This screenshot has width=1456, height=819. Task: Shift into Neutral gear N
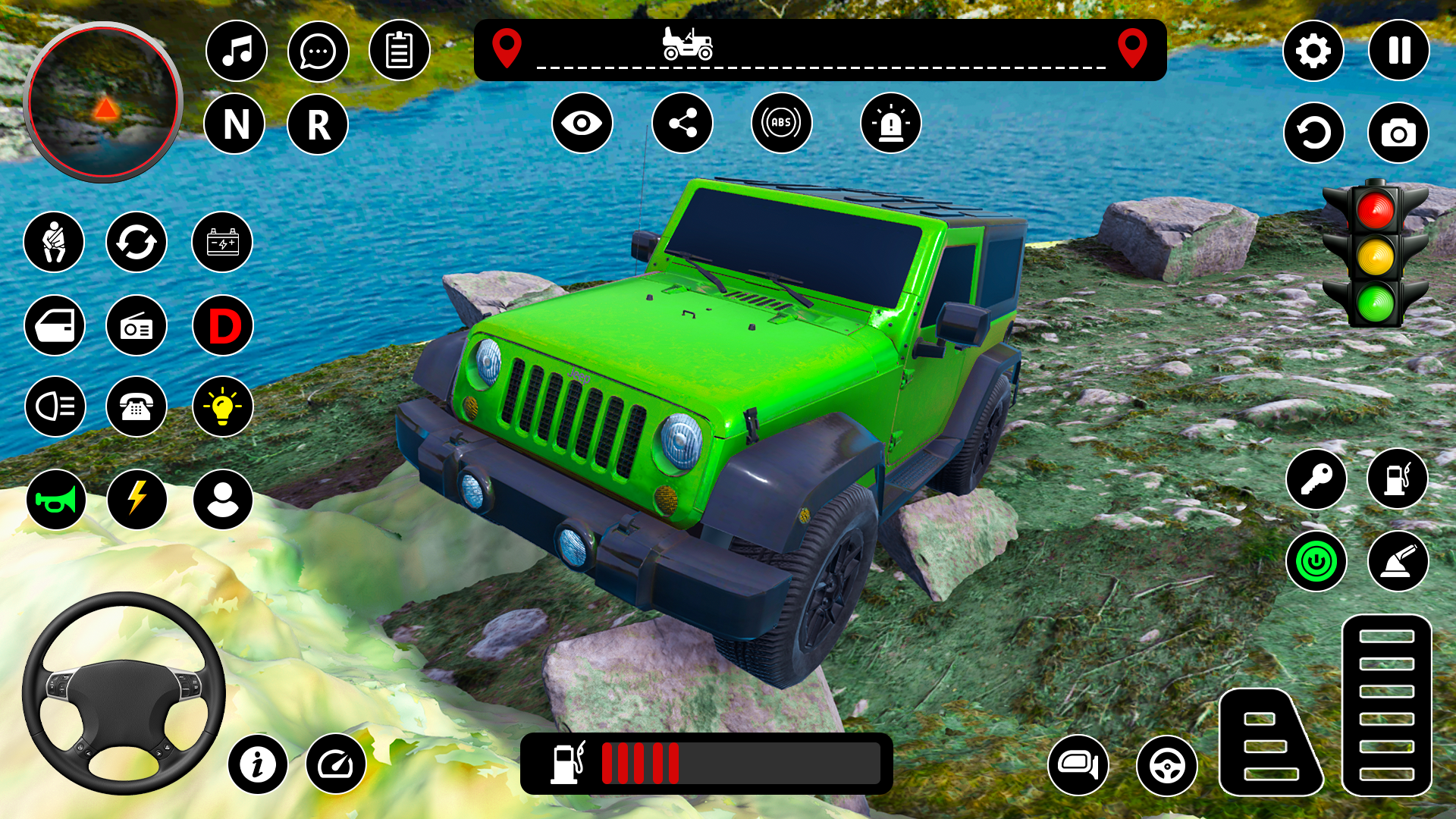coord(235,124)
